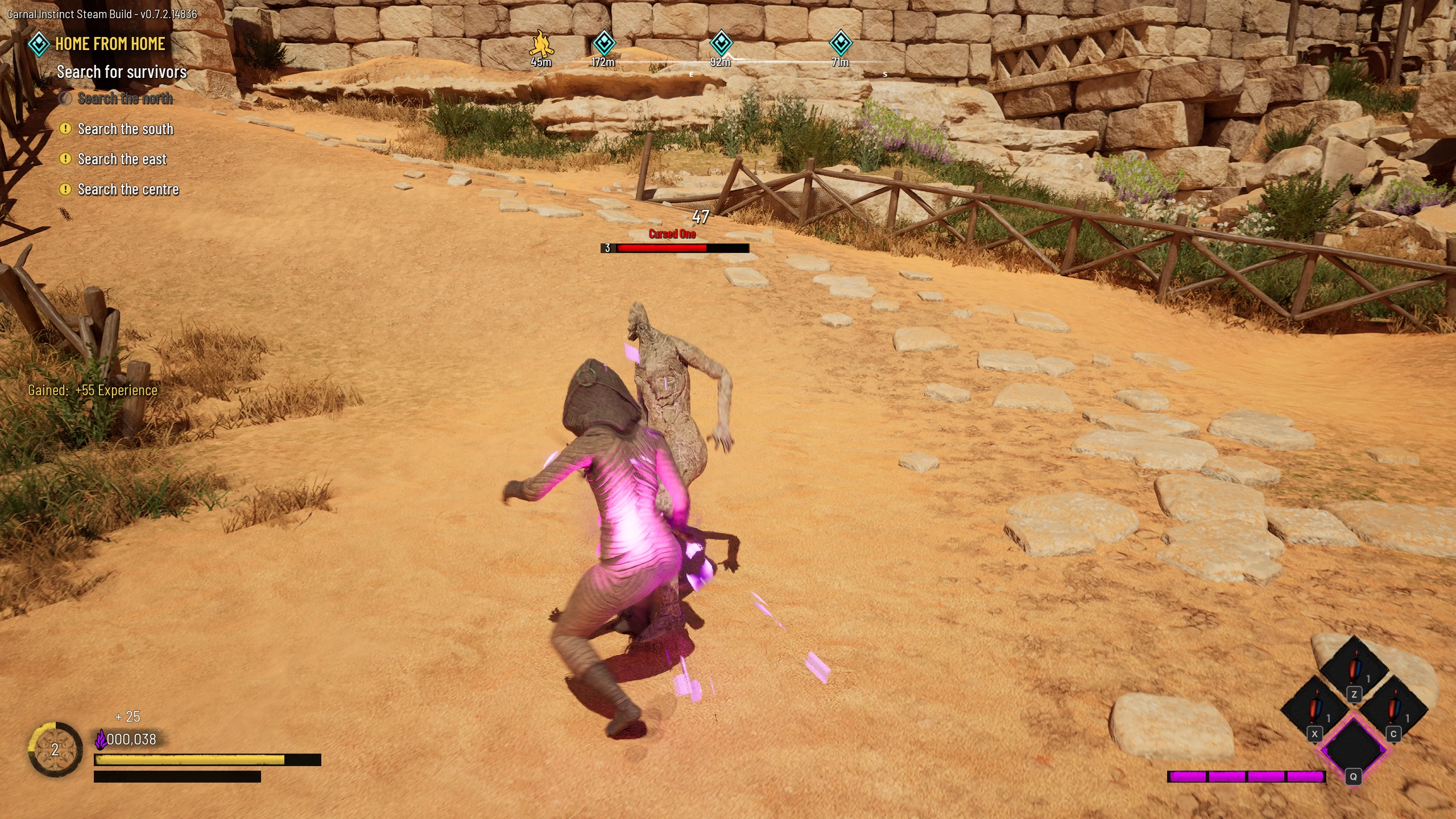
Task: Select the 92m quest marker on compass
Action: pos(721,43)
